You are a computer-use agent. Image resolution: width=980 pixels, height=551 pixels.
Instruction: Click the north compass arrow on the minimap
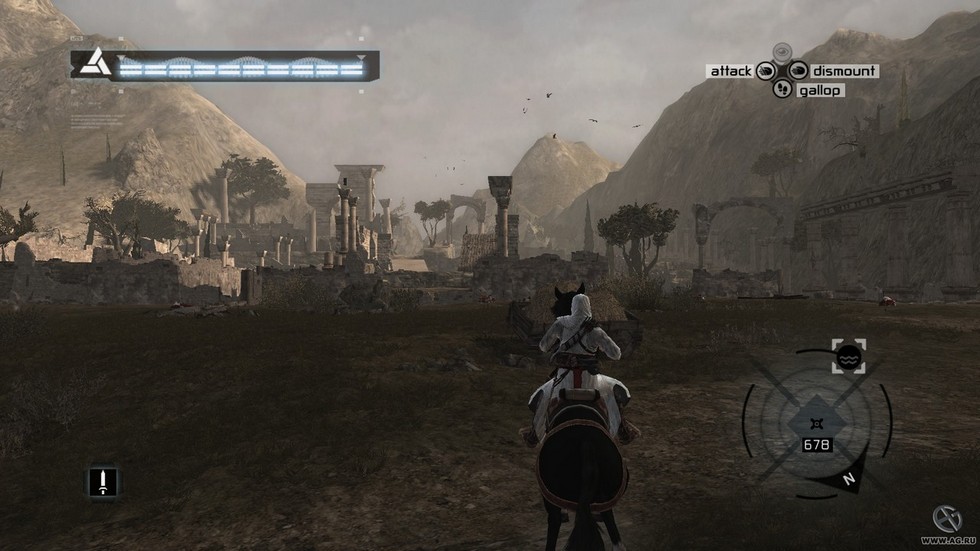pos(848,480)
